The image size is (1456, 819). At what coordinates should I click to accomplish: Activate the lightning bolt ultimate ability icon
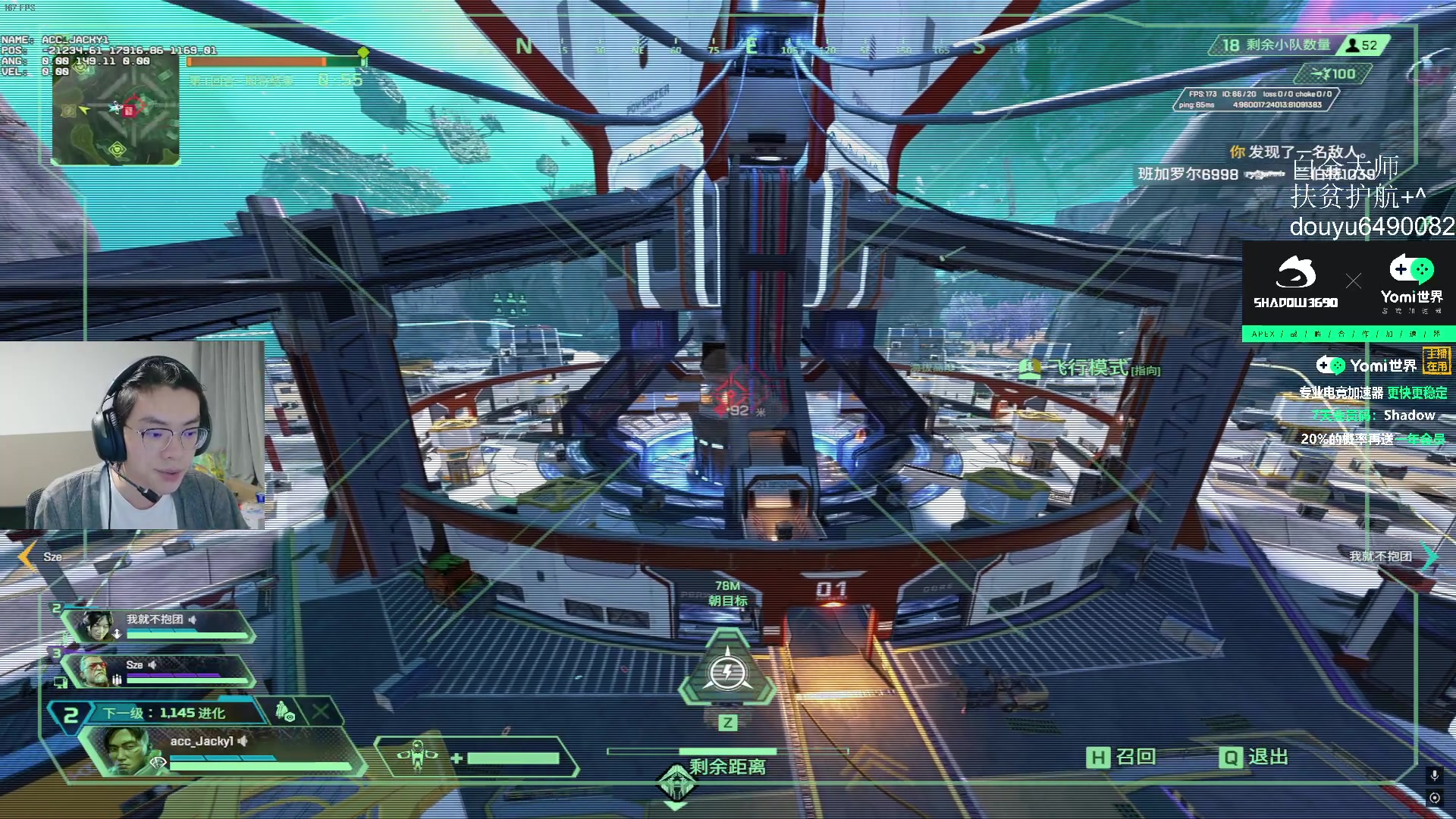(727, 672)
